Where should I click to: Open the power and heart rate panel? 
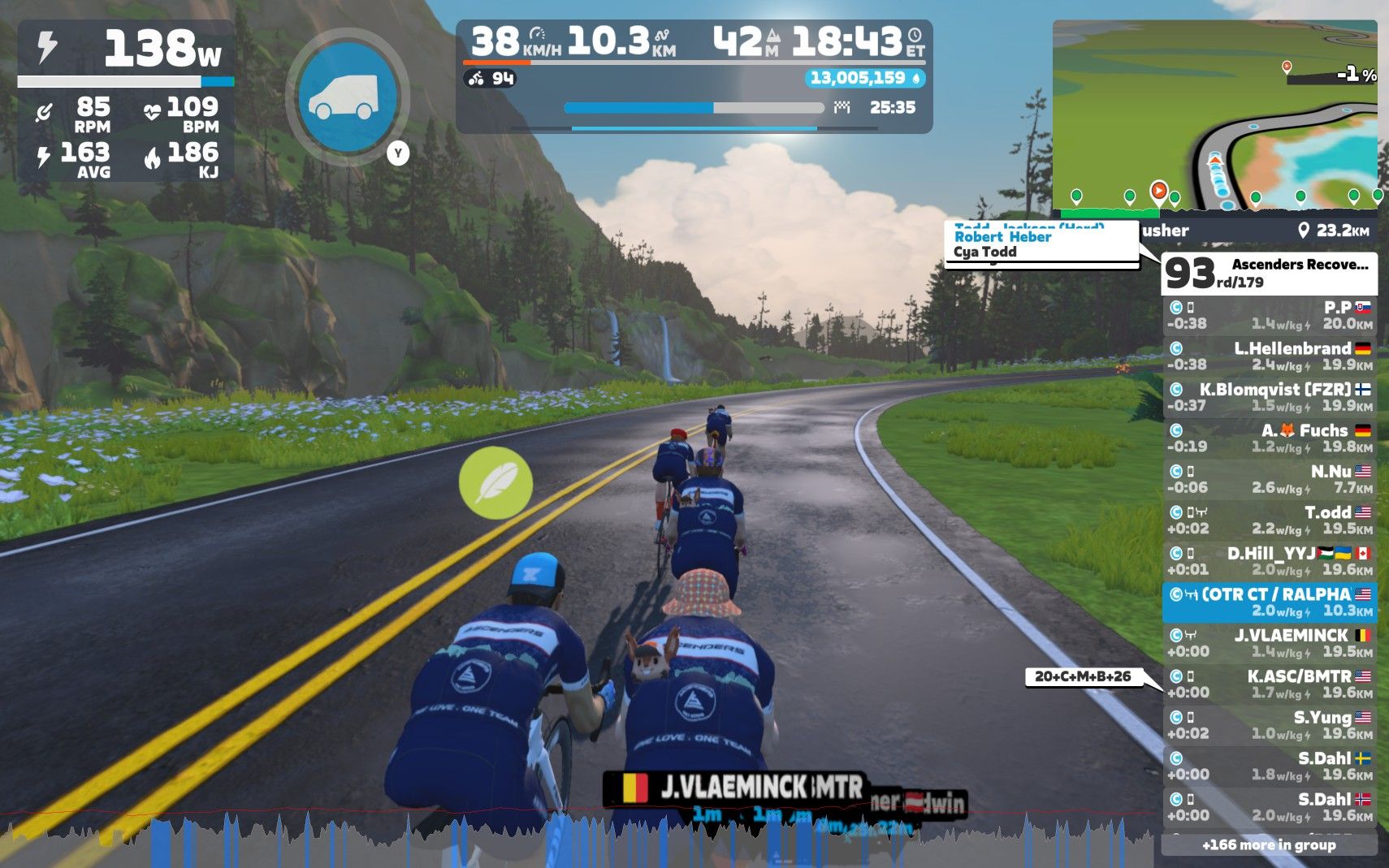point(126,101)
